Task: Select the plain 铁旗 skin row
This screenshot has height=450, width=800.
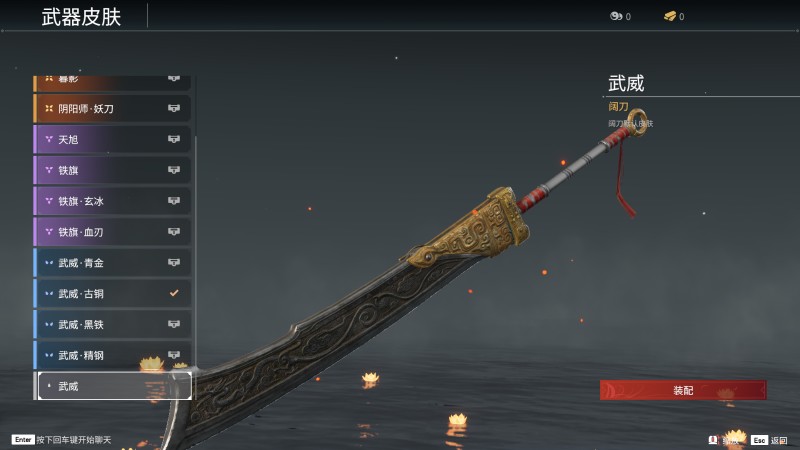Action: [x=112, y=170]
